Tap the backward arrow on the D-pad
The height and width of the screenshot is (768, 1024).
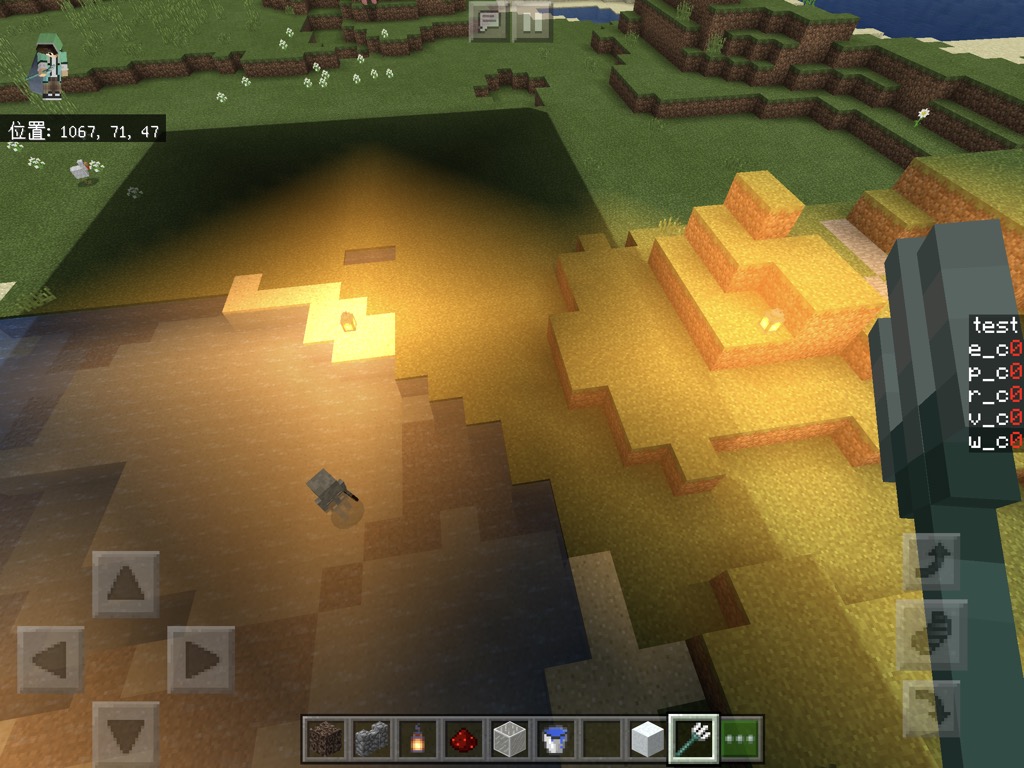coord(126,735)
